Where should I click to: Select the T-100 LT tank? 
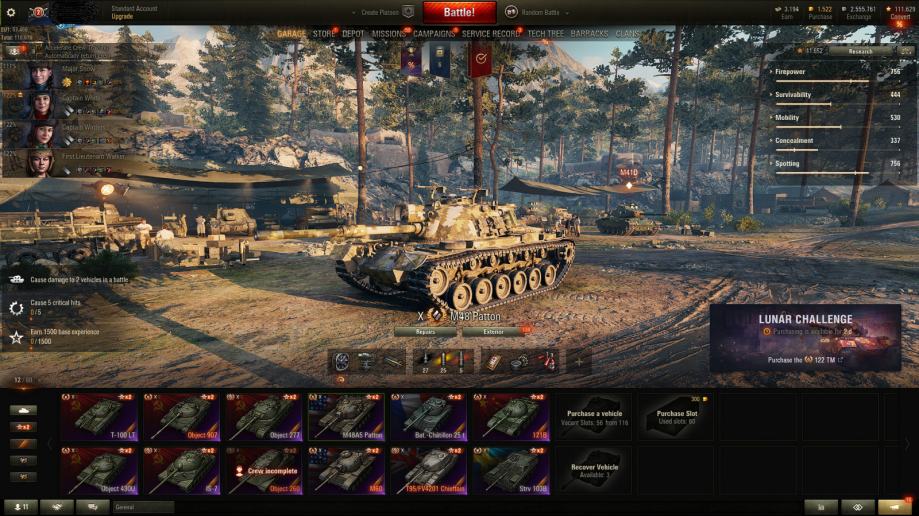(99, 417)
